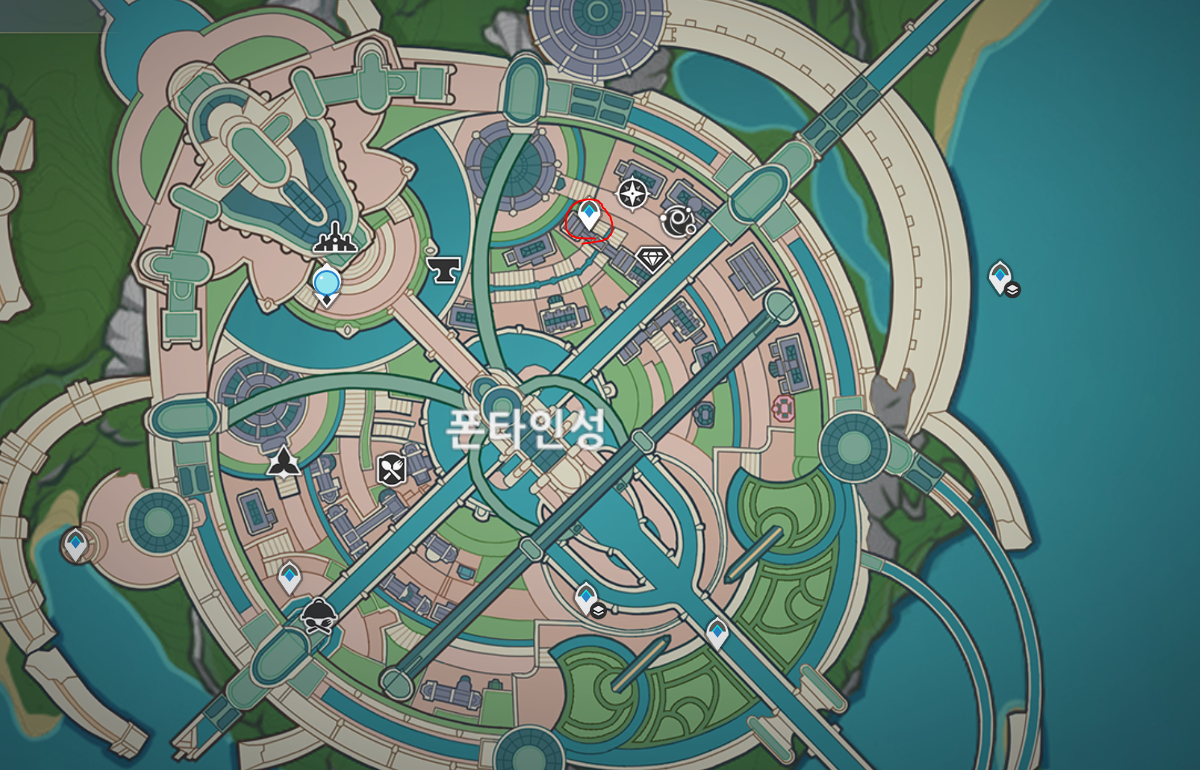Screen dimensions: 1200x770
Task: Click the Adventurers' Guild compass marker
Action: point(632,193)
